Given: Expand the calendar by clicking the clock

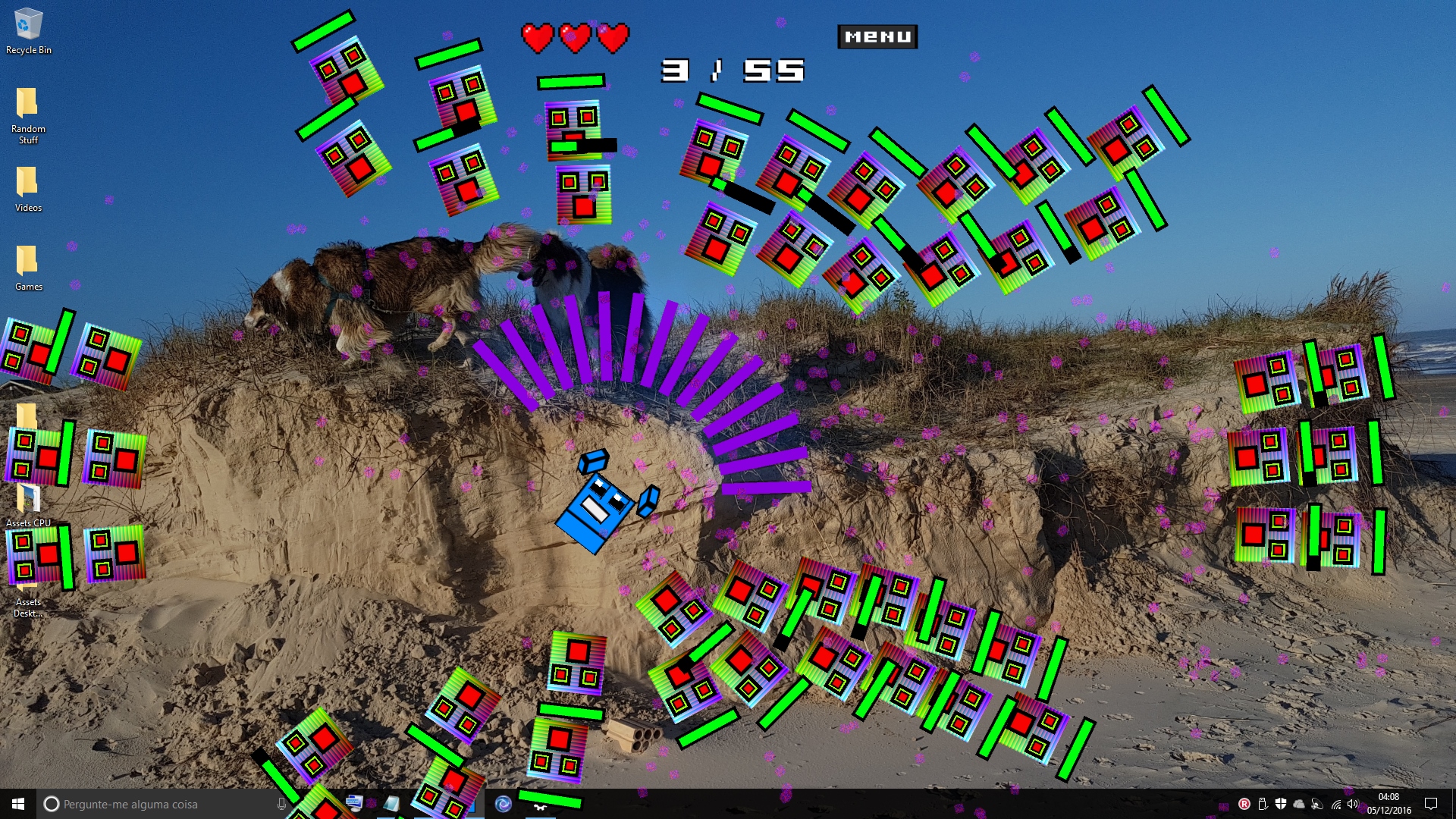Looking at the screenshot, I should coord(1390,804).
